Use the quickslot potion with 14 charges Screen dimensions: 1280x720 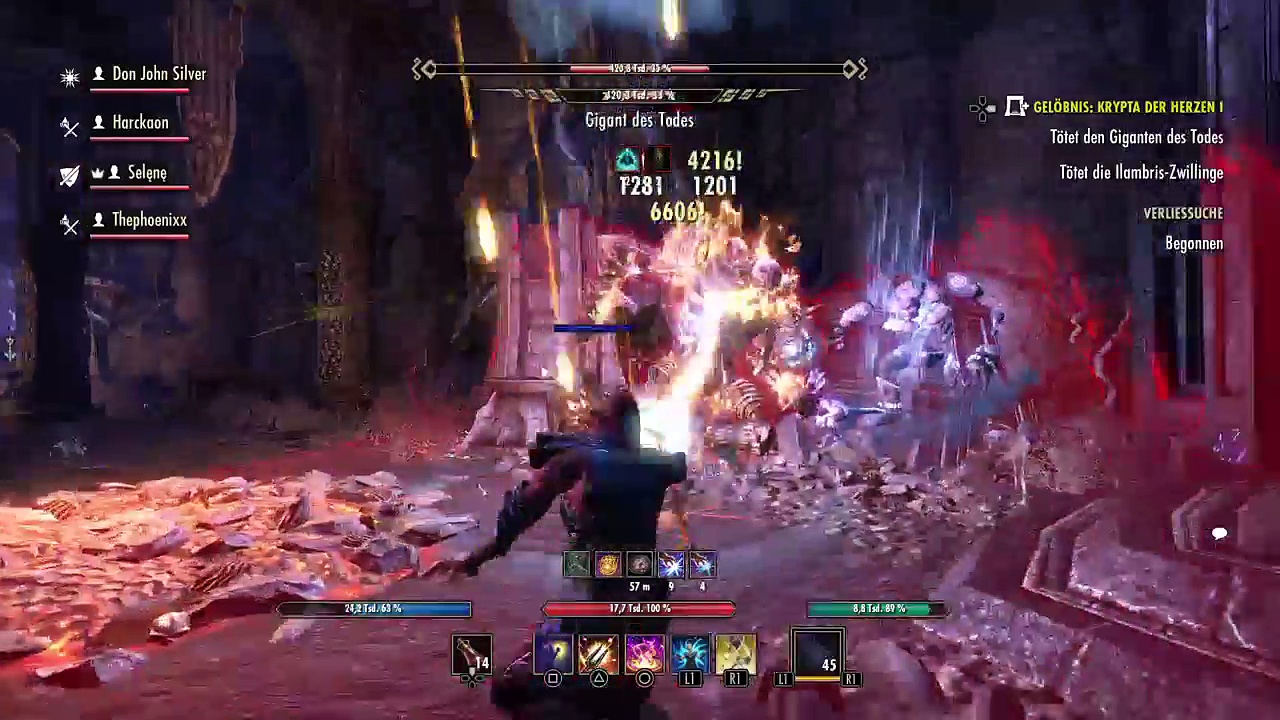click(x=471, y=656)
